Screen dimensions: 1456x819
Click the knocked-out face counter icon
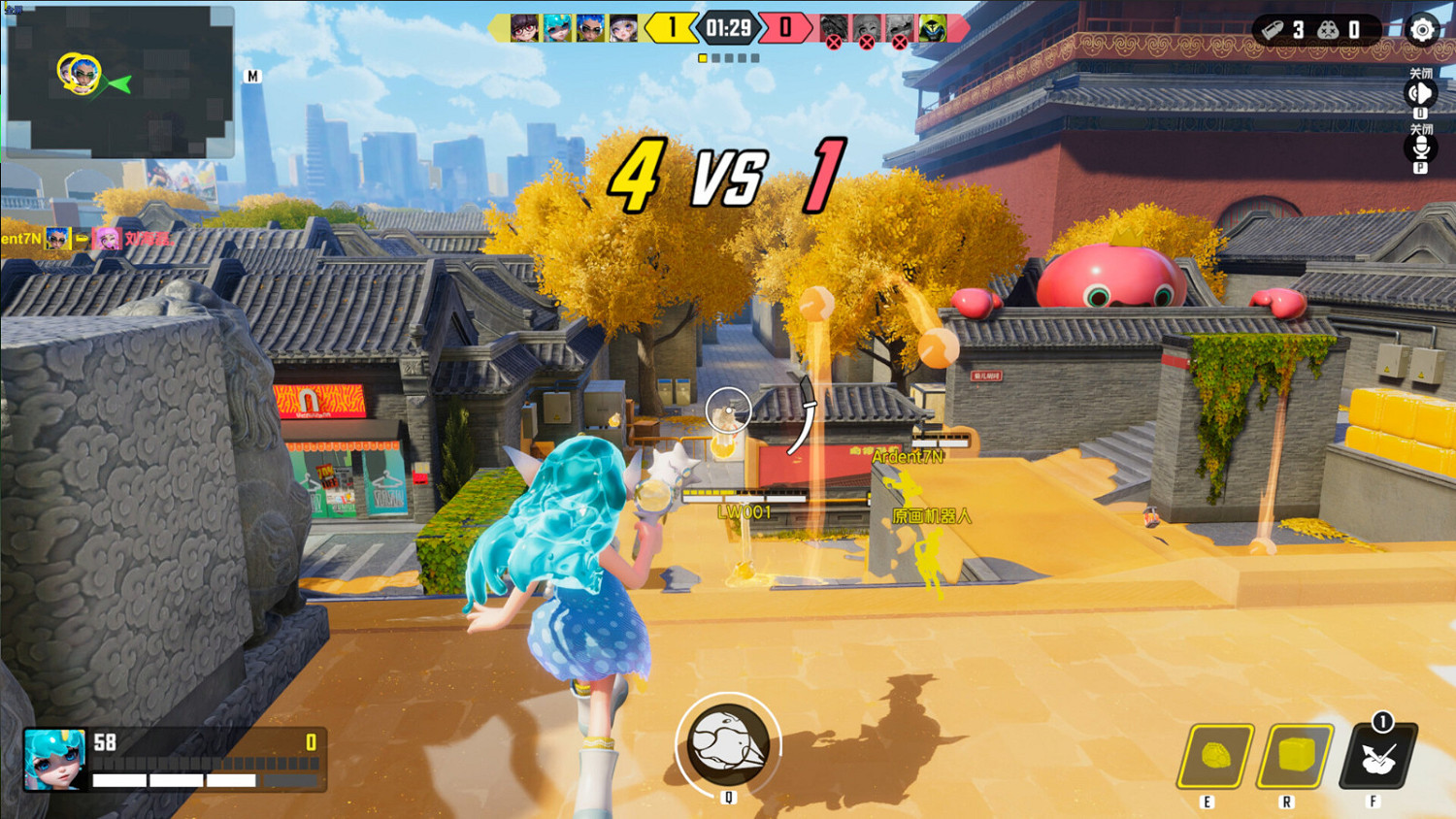1327,29
